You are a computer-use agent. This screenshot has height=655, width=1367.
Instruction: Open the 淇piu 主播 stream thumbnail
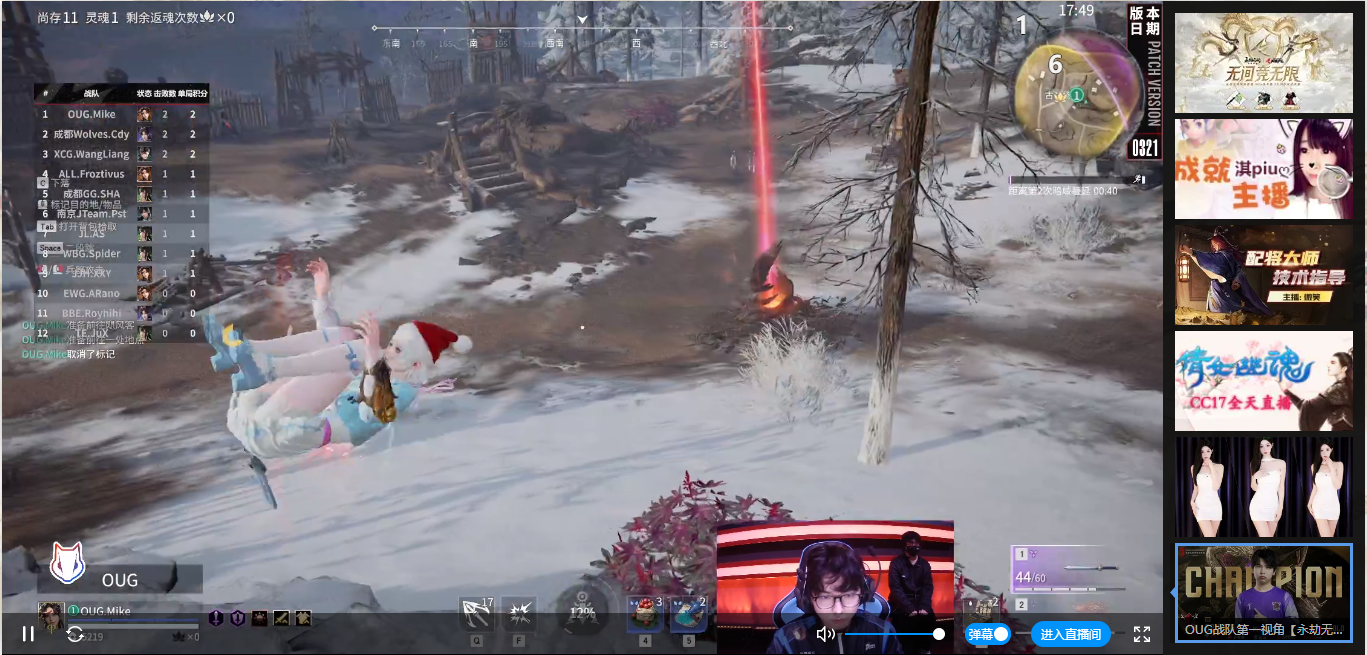coord(1263,169)
